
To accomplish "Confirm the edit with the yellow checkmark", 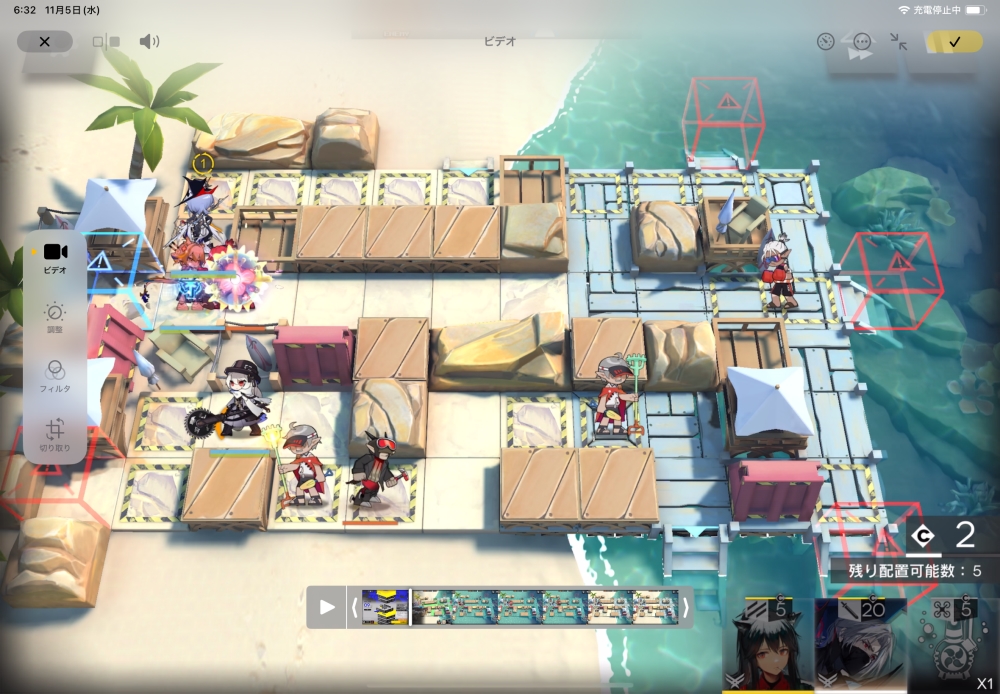I will 954,42.
